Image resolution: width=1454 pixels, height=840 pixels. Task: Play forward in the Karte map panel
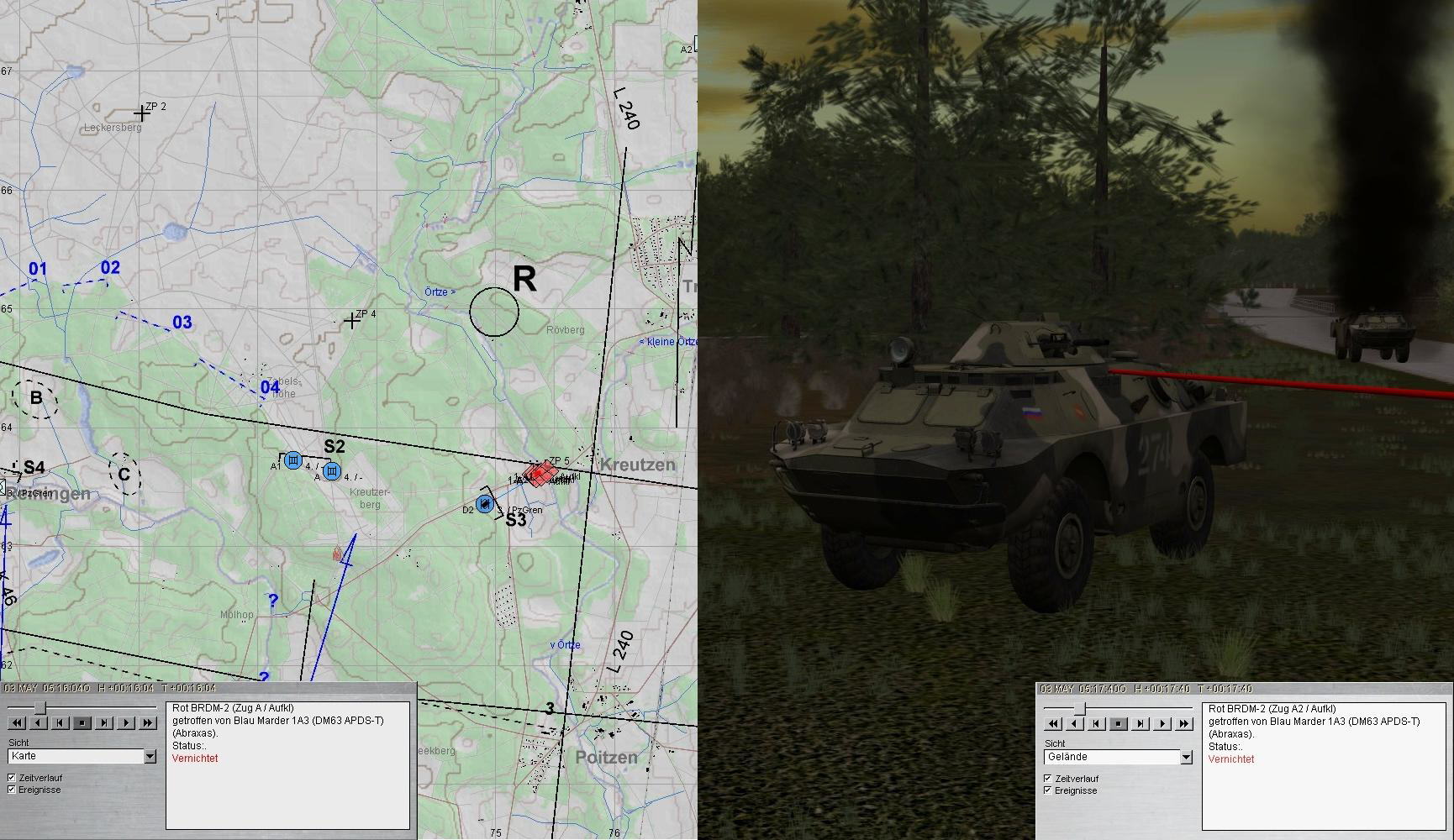pyautogui.click(x=126, y=722)
